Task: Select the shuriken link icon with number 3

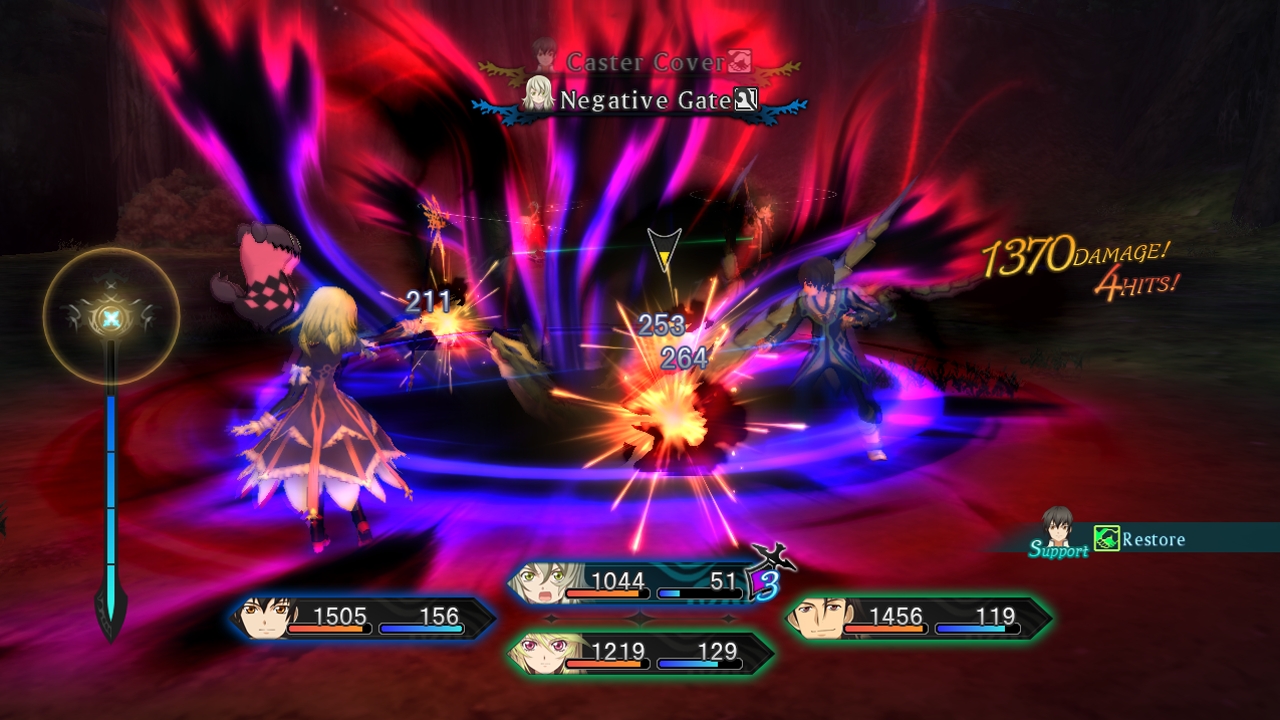Action: tap(769, 574)
